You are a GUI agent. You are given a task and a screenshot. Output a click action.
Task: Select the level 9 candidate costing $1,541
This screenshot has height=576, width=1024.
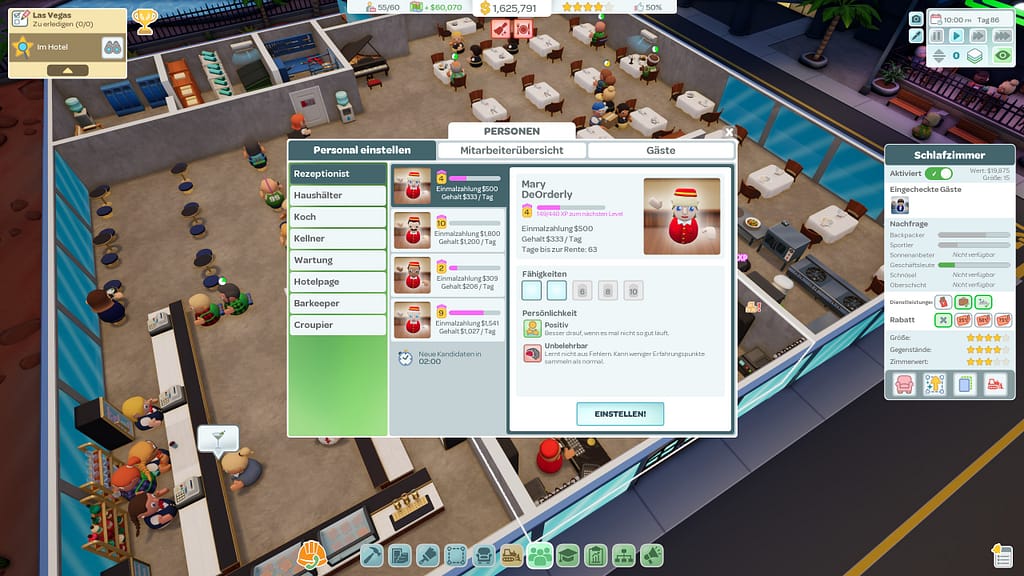tap(447, 319)
